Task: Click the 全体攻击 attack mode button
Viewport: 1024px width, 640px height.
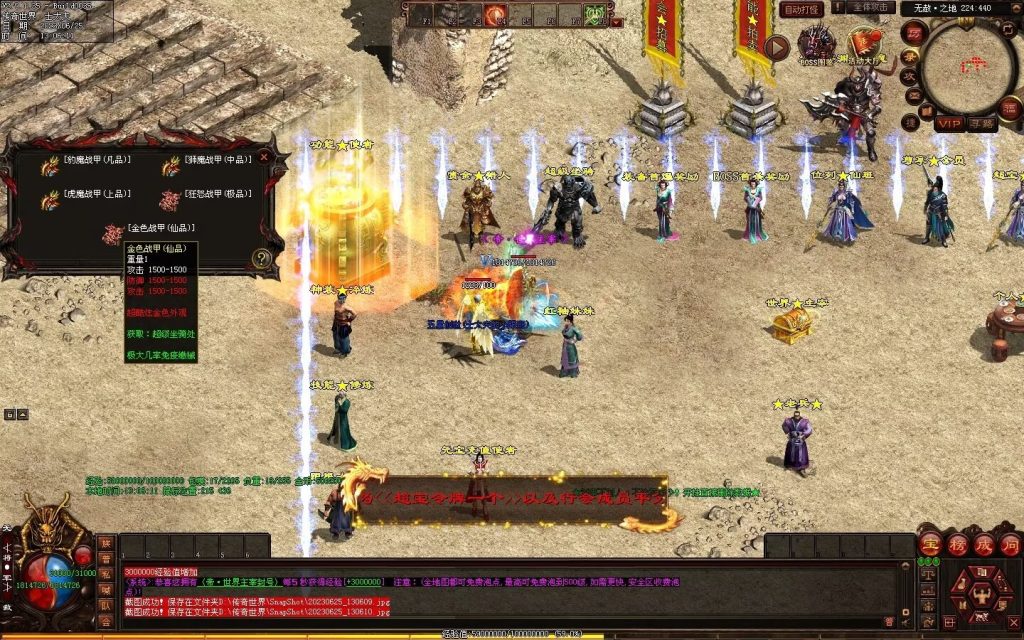Action: (872, 8)
